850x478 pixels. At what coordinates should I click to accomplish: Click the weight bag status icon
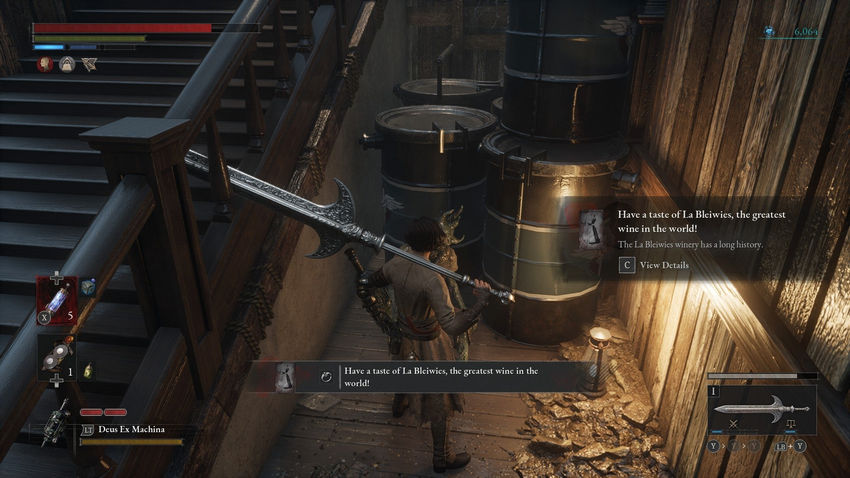tap(67, 64)
